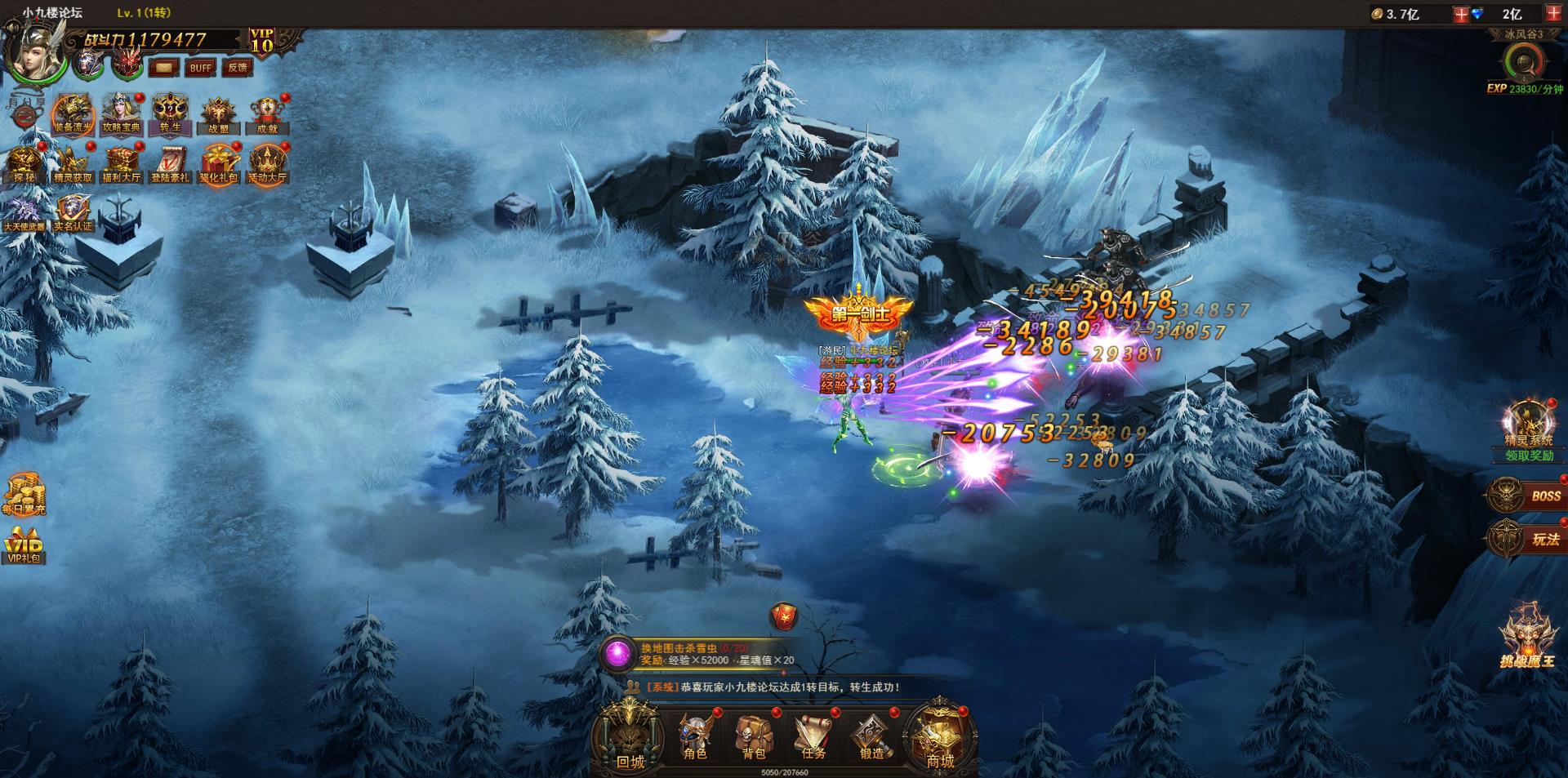The height and width of the screenshot is (778, 1568).
Task: View the 成就 achievements trophy
Action: [267, 115]
